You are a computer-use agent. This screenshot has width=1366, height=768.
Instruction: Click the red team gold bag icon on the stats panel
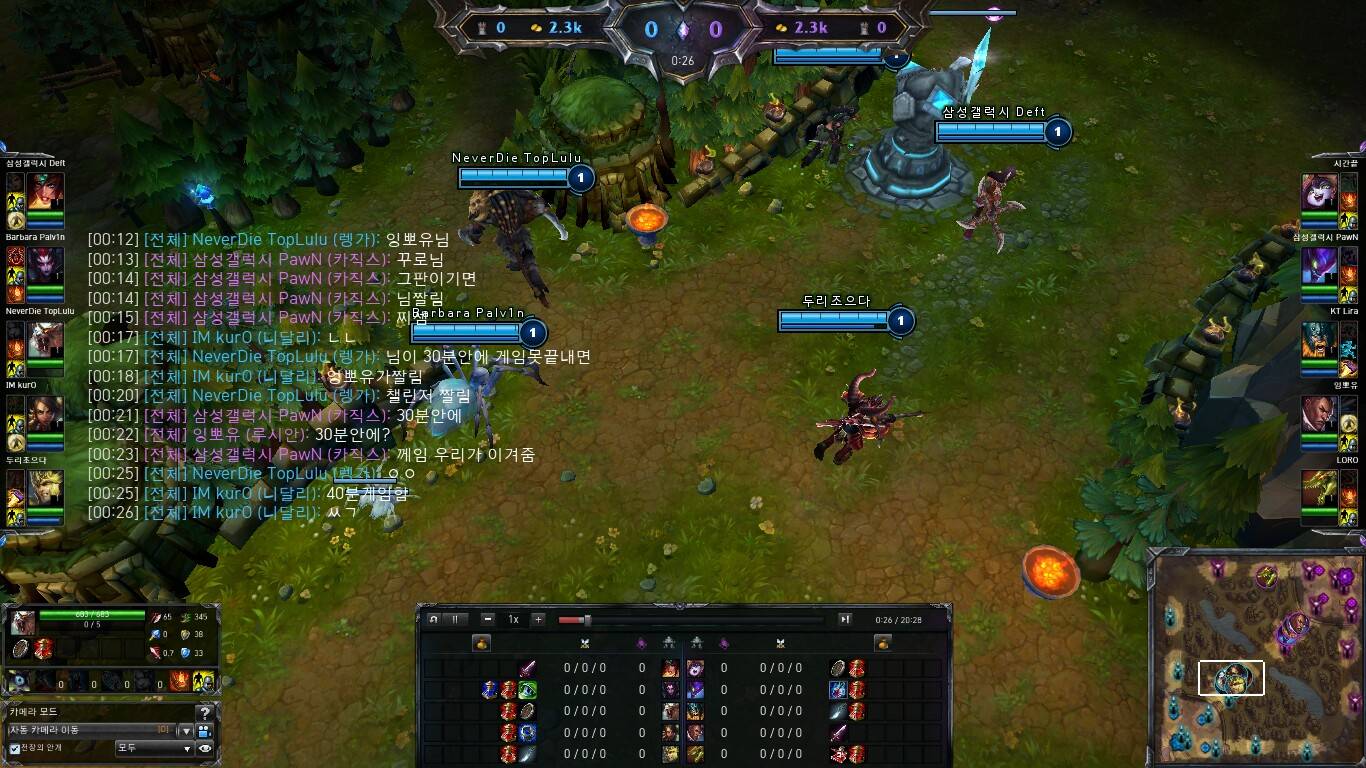pyautogui.click(x=783, y=27)
